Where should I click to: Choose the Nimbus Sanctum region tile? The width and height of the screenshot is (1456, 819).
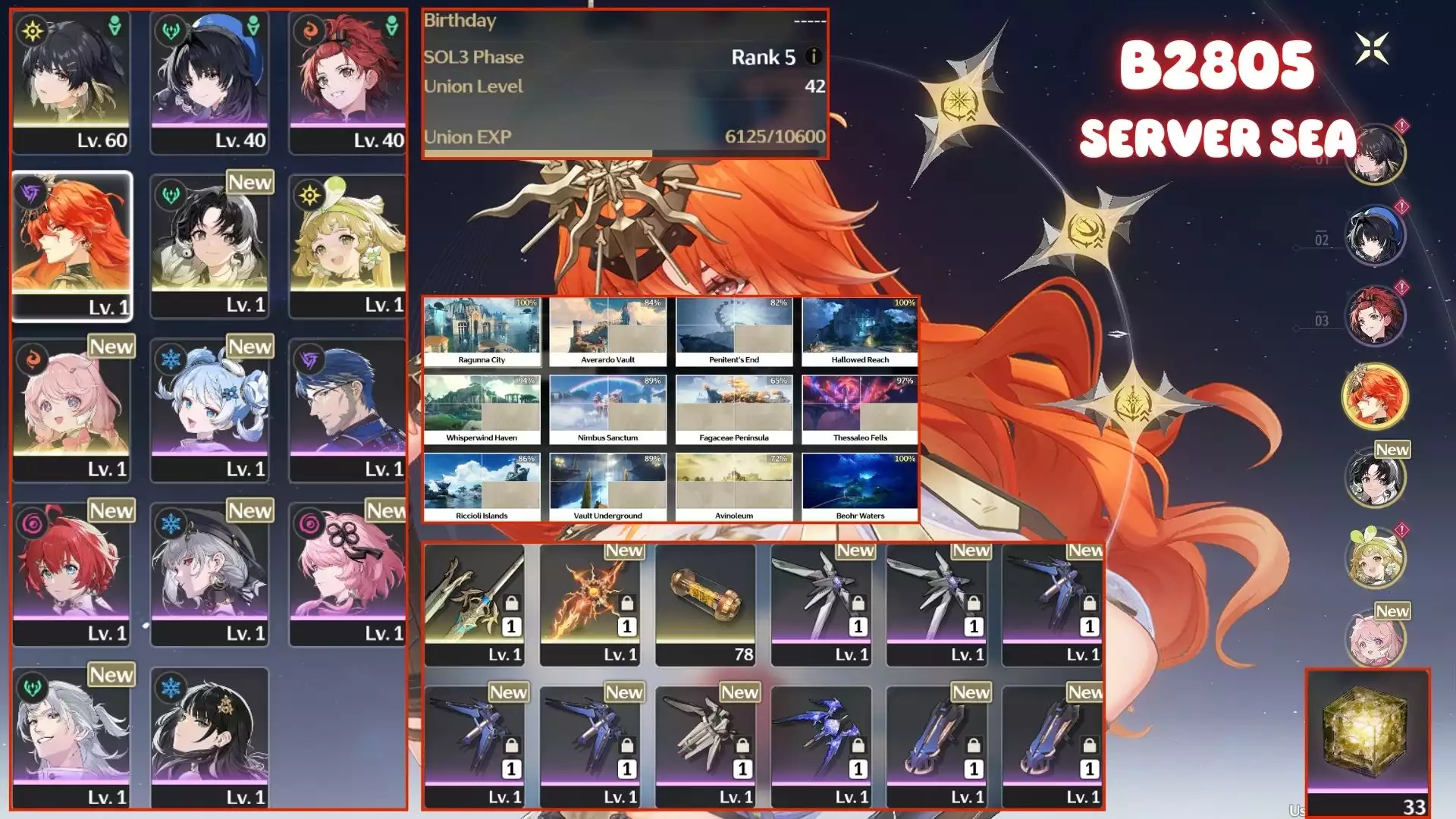(x=607, y=409)
